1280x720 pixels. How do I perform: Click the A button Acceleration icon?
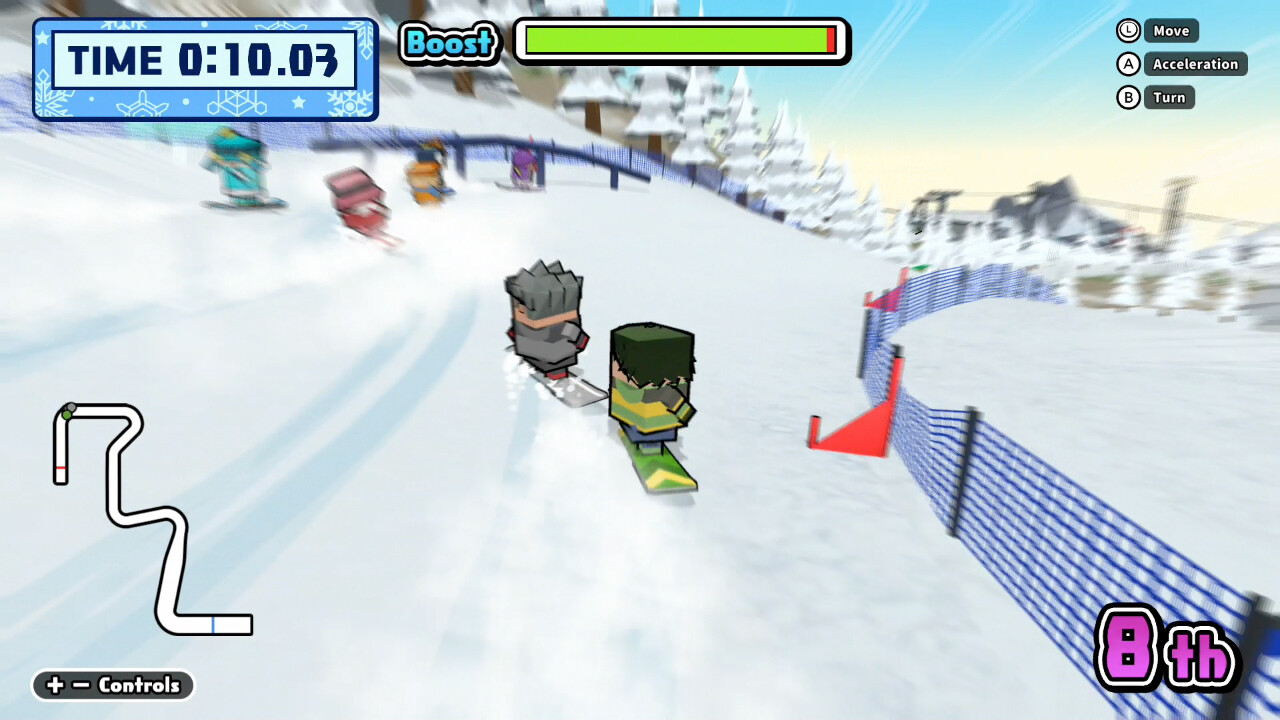[1127, 64]
